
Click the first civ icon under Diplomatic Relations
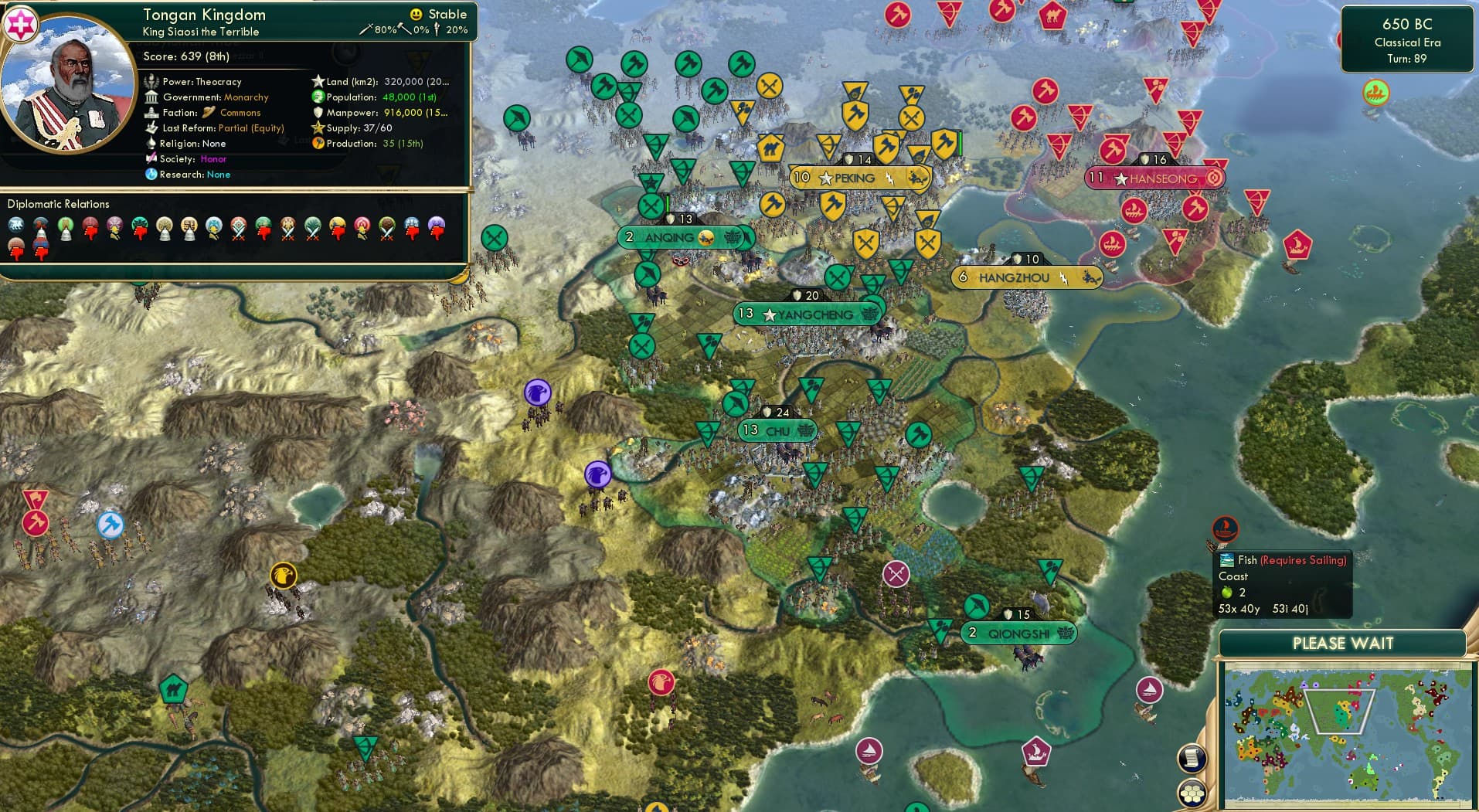point(17,226)
